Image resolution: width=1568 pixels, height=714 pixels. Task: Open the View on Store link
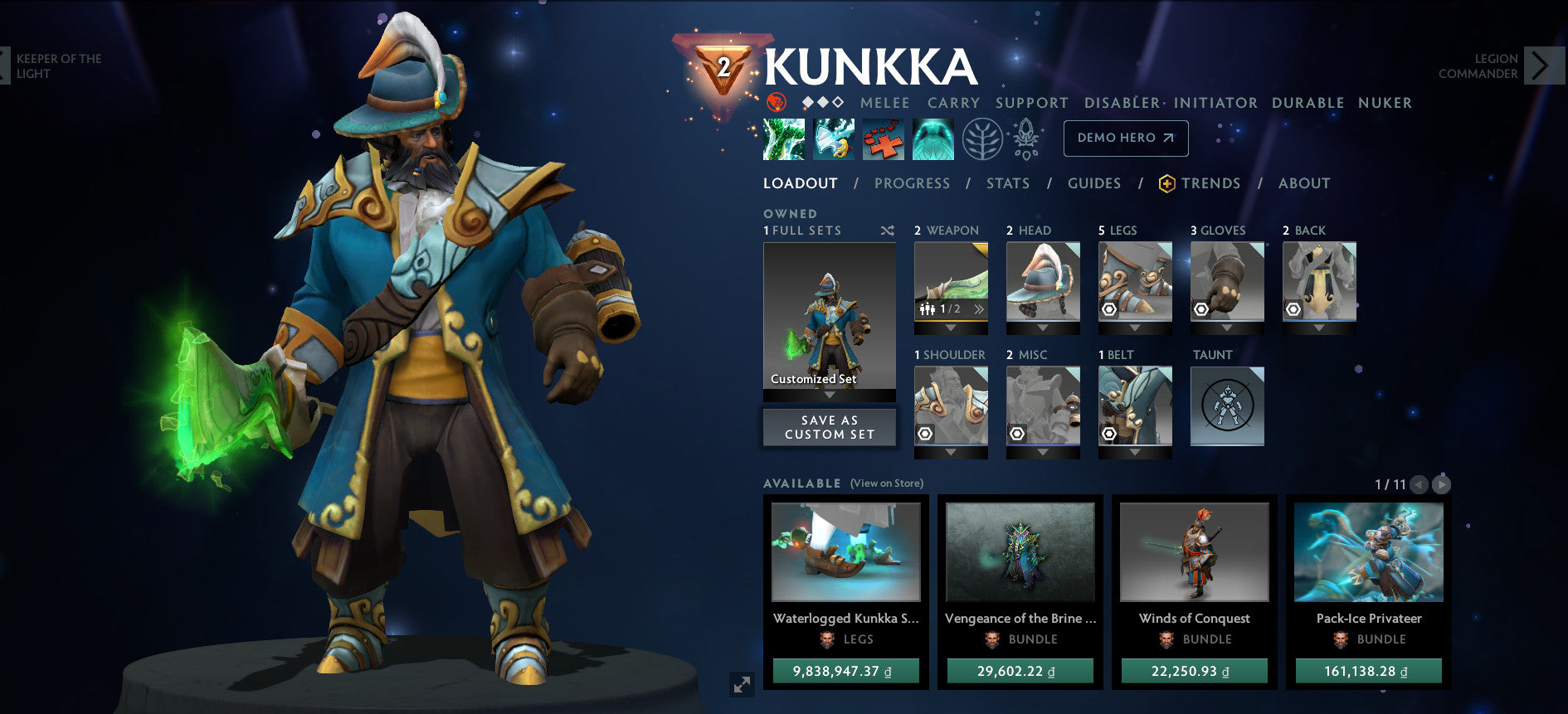tap(886, 482)
